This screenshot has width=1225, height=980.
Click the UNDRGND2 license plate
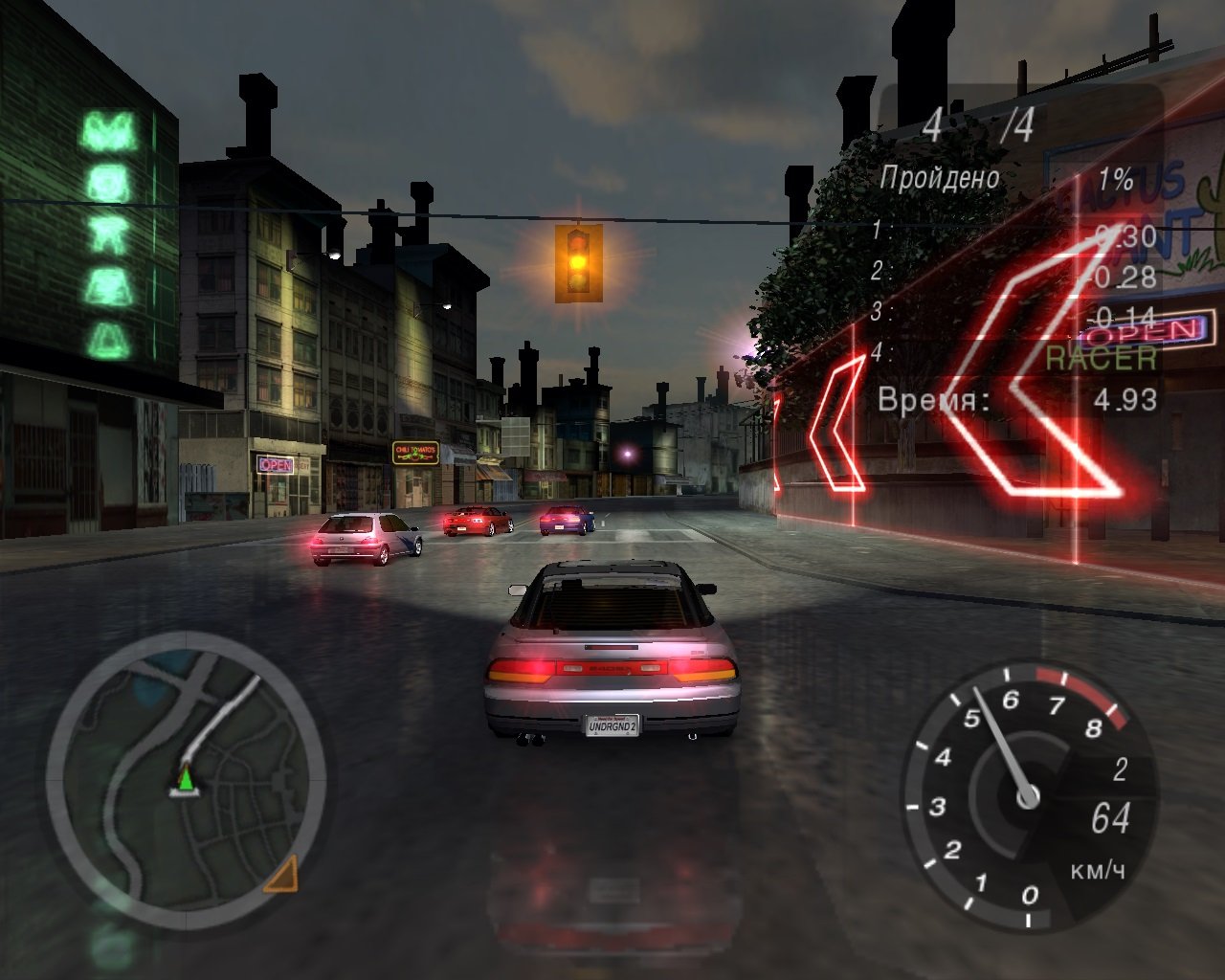click(x=613, y=727)
